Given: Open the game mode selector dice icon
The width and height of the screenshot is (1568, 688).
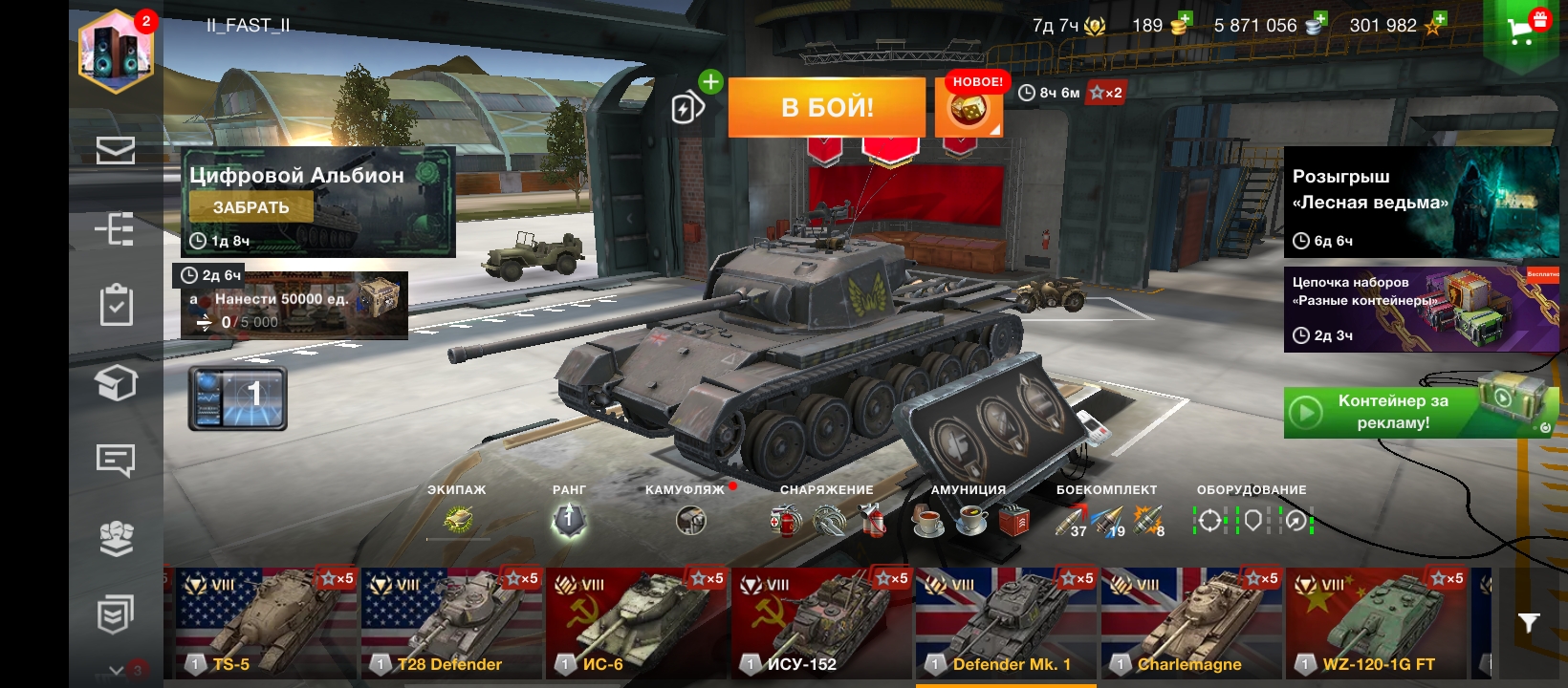Looking at the screenshot, I should [x=968, y=109].
